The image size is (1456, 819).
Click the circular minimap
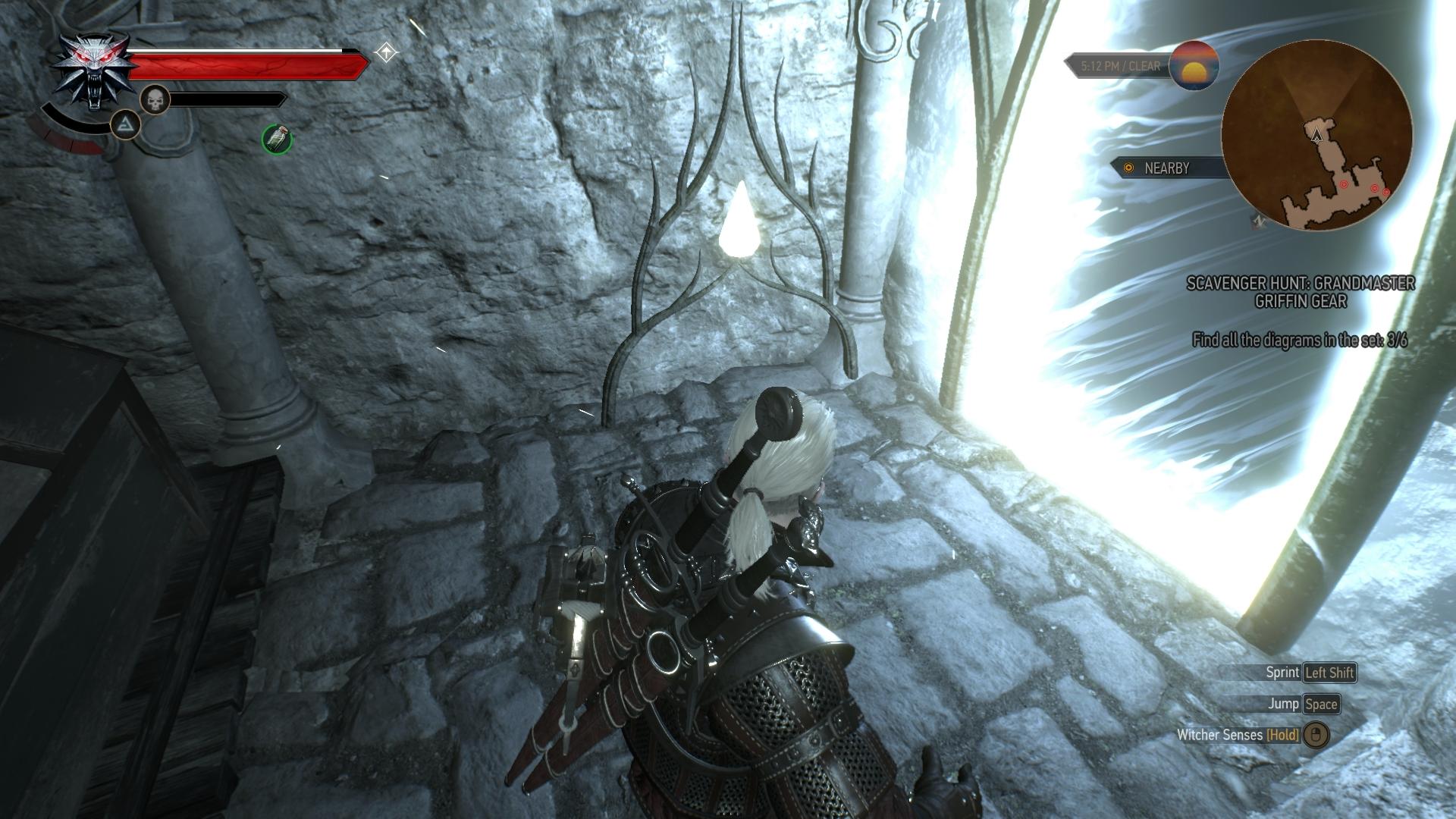[1316, 136]
